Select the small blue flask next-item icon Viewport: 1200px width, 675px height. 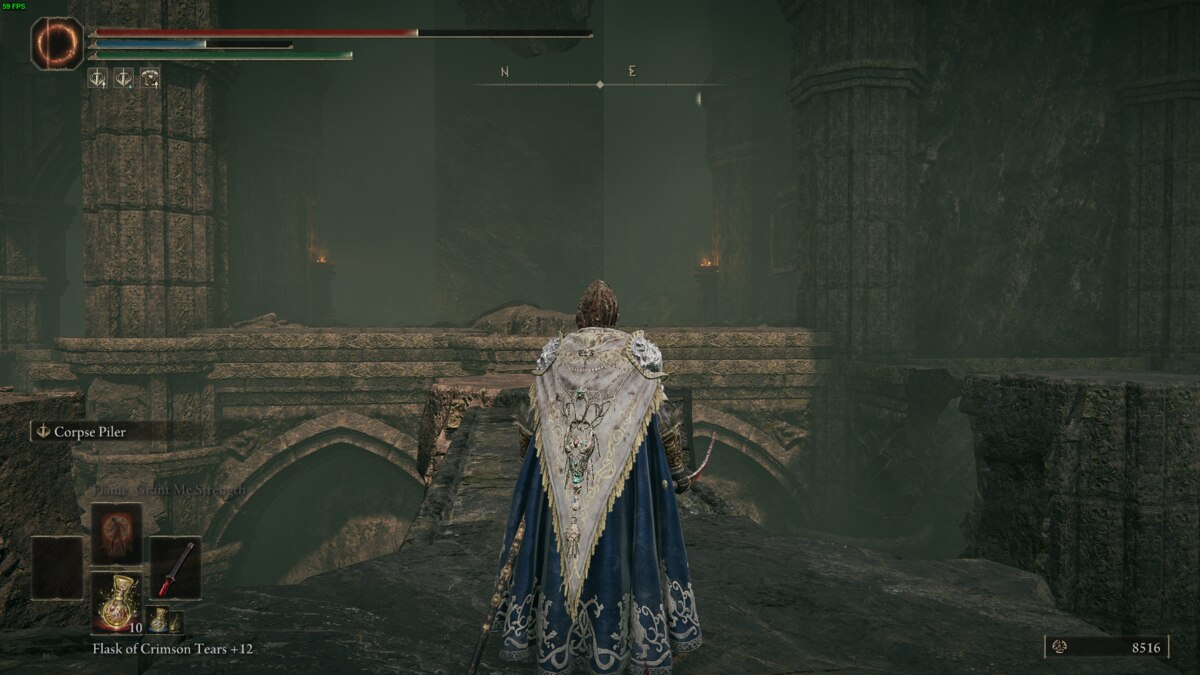(x=159, y=620)
